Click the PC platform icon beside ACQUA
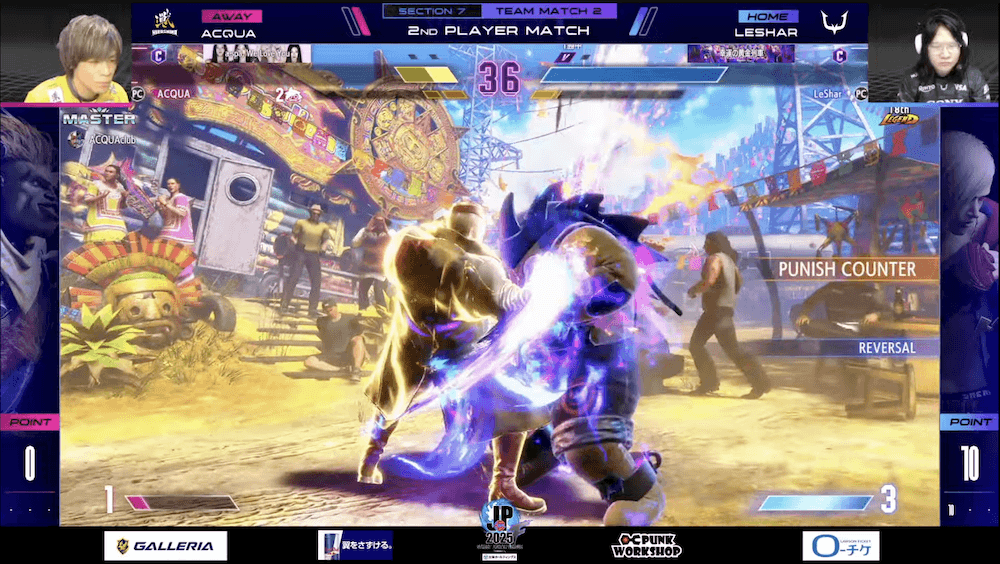1000x564 pixels. point(139,93)
